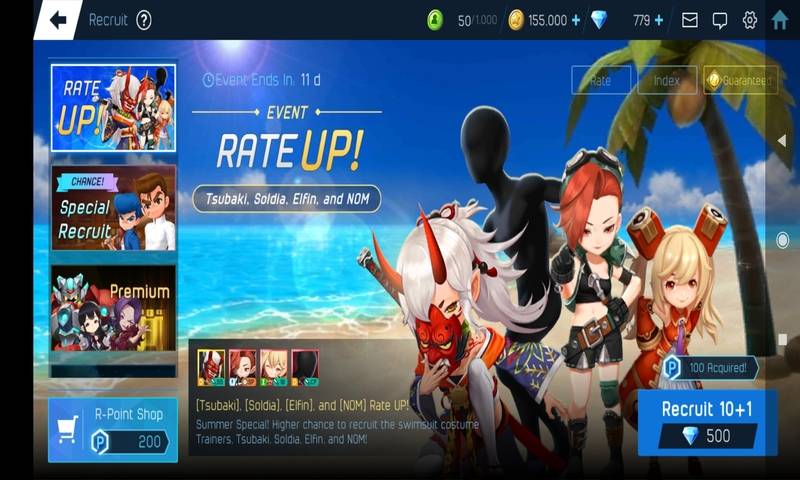Select the Tsubaki trainer portrait
This screenshot has width=800, height=480.
click(x=211, y=366)
